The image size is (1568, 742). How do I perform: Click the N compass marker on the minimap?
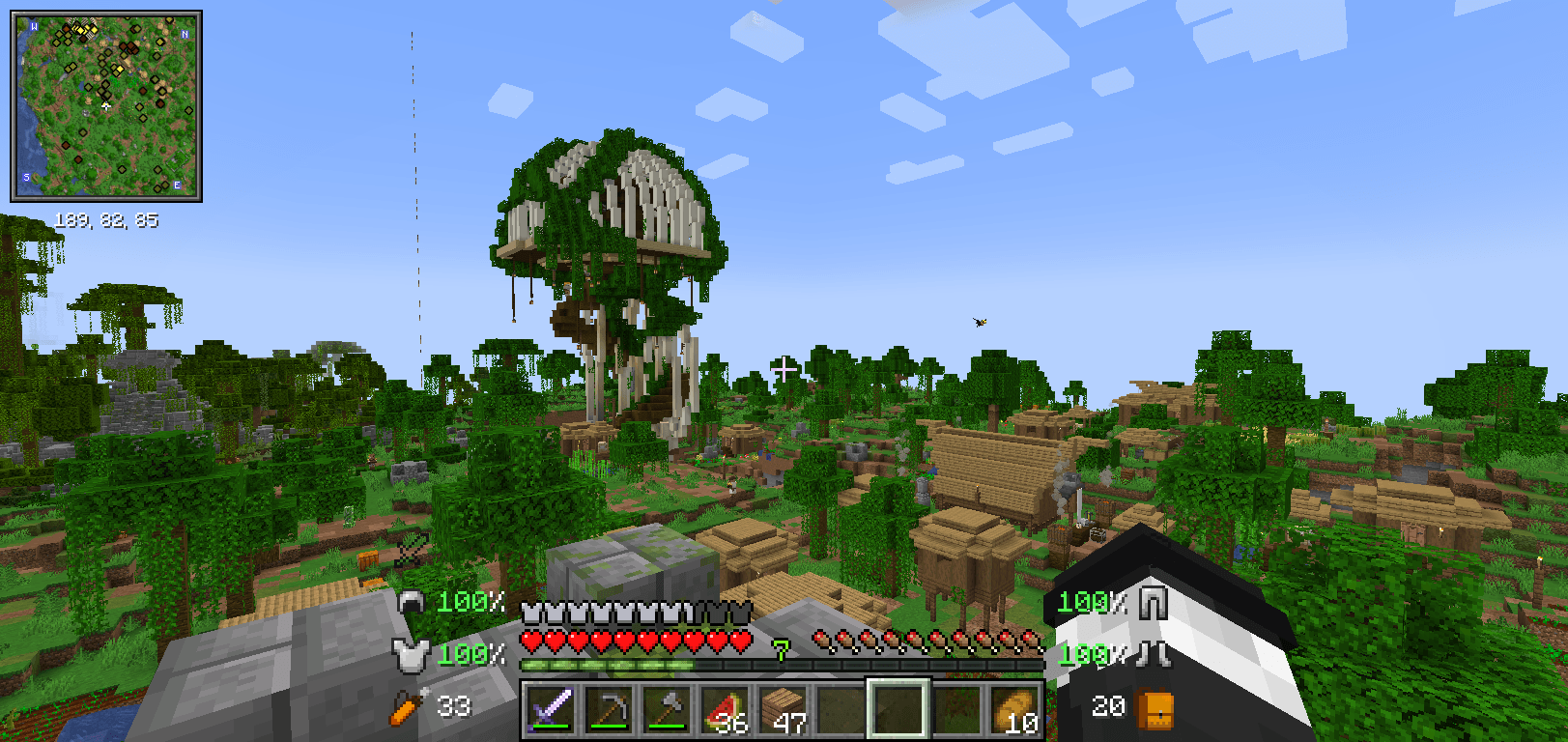pos(184,35)
